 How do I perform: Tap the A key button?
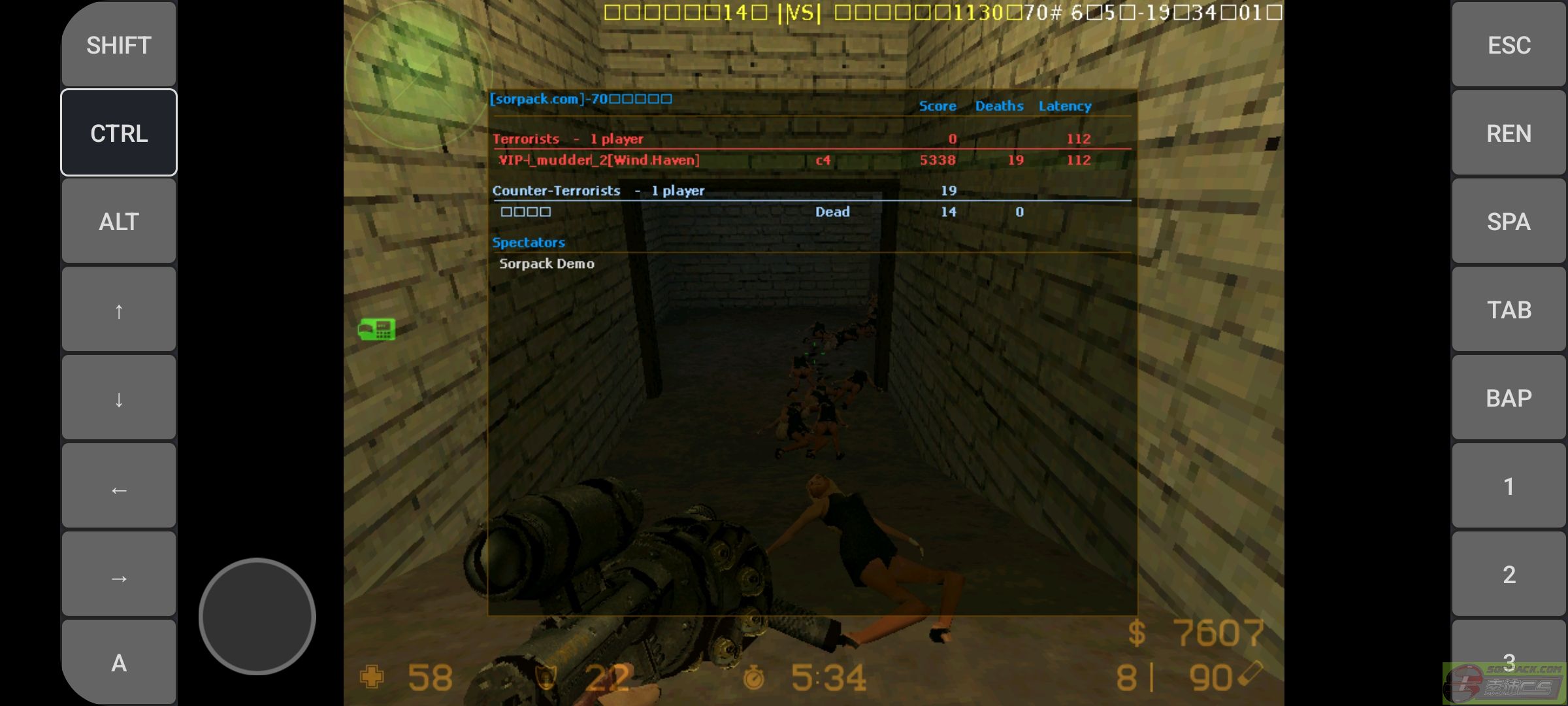pos(119,662)
